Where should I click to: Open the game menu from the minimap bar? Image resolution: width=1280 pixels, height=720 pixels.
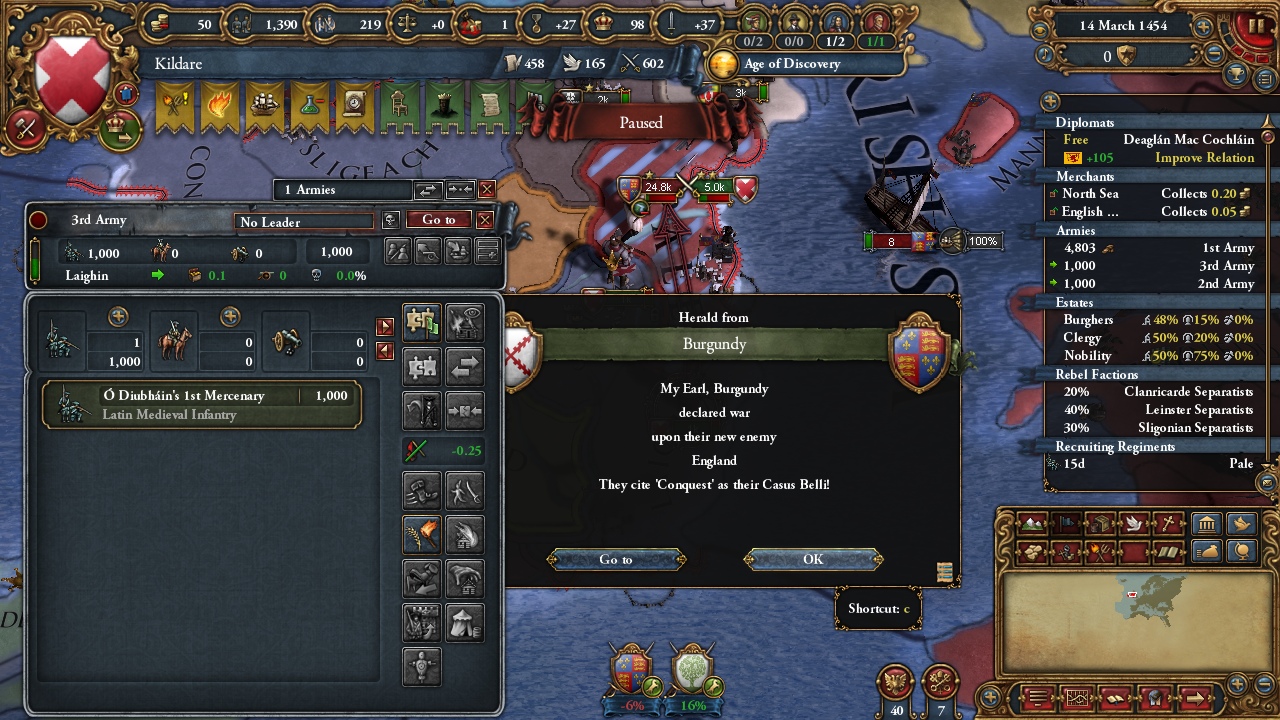coord(1040,698)
